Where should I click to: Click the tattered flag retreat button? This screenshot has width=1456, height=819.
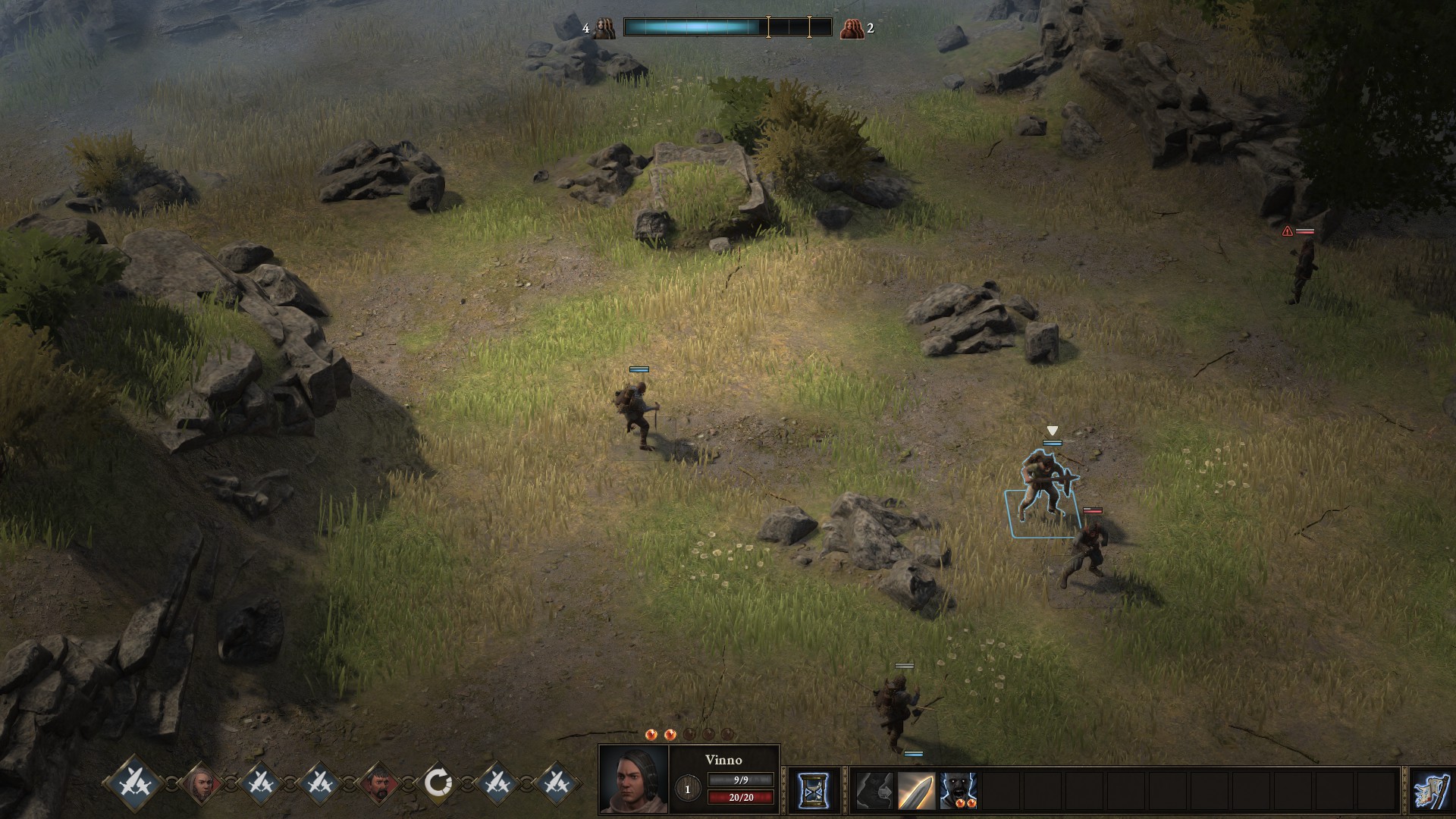point(1431,790)
